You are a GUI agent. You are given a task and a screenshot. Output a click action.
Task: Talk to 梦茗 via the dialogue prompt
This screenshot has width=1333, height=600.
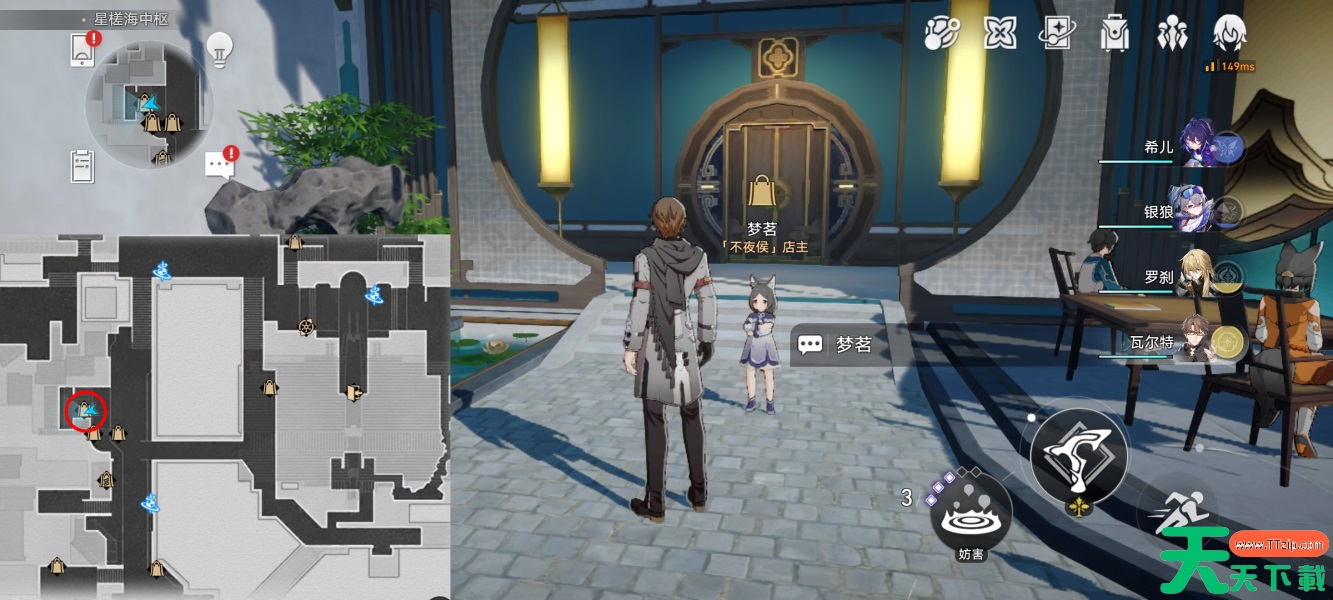(x=839, y=345)
